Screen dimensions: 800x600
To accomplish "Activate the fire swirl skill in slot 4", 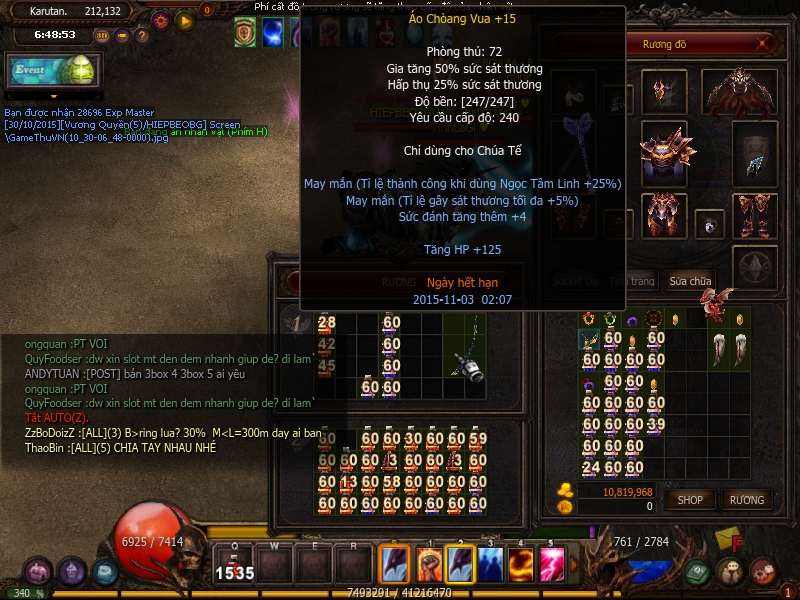I will point(521,565).
